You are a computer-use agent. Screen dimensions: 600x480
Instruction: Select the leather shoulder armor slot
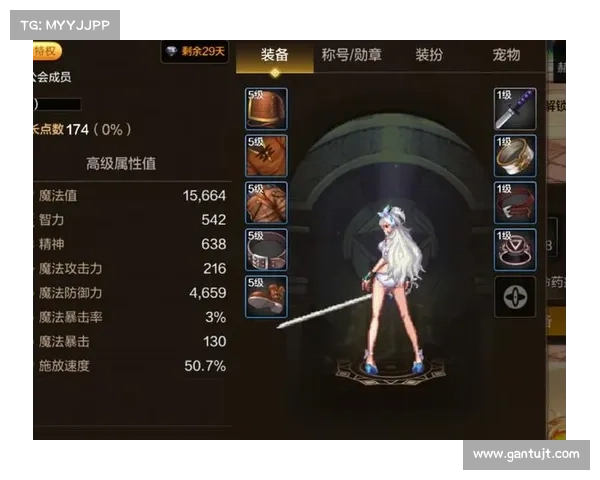pos(266,109)
